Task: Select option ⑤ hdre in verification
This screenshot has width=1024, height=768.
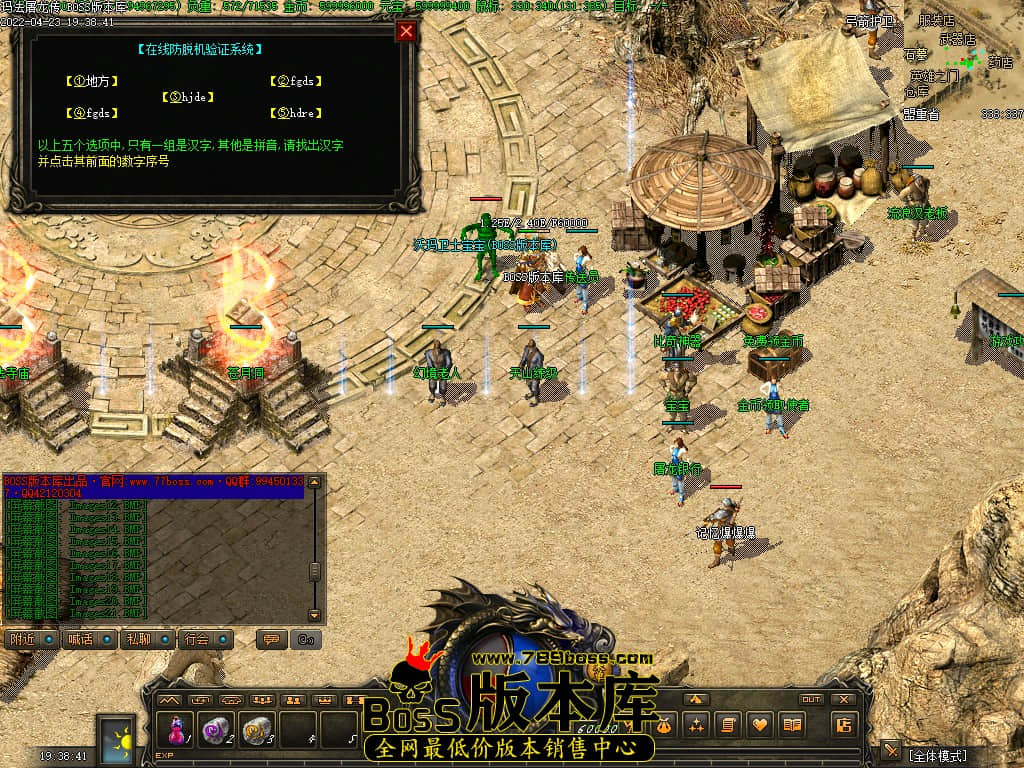Action: (x=295, y=113)
